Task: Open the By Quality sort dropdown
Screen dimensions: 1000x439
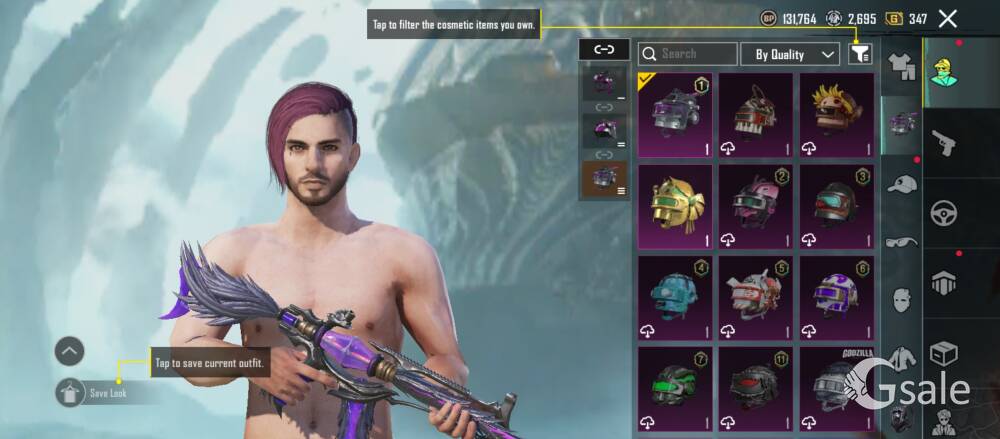Action: pyautogui.click(x=796, y=54)
